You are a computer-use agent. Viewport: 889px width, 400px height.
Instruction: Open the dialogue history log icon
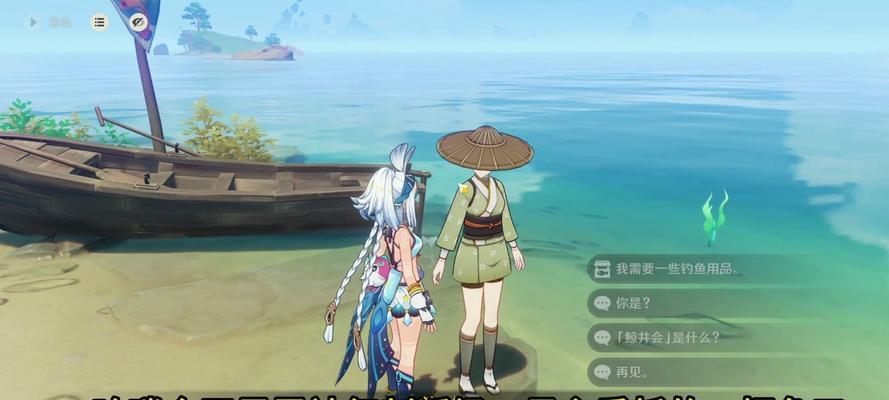pos(99,22)
